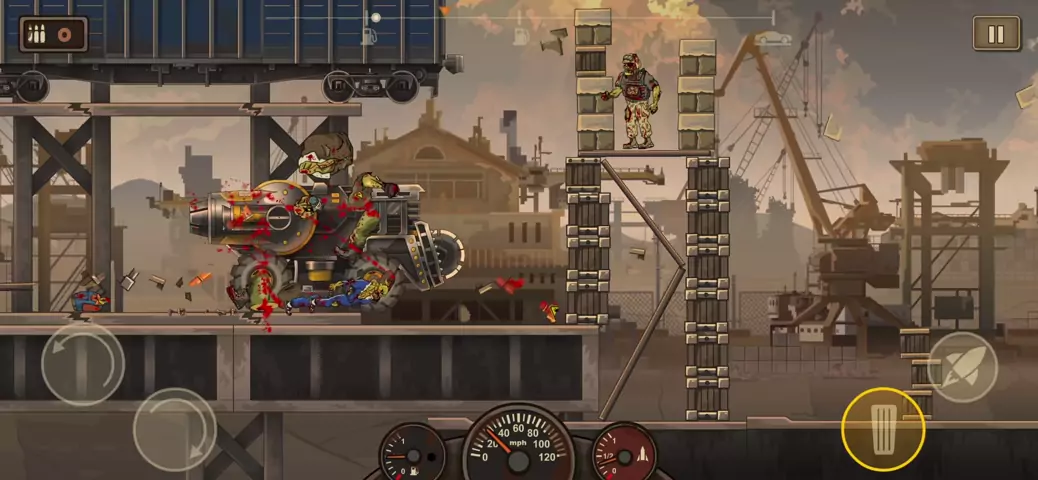Hit the gas pedal button
1038x480 pixels.
pyautogui.click(x=883, y=430)
